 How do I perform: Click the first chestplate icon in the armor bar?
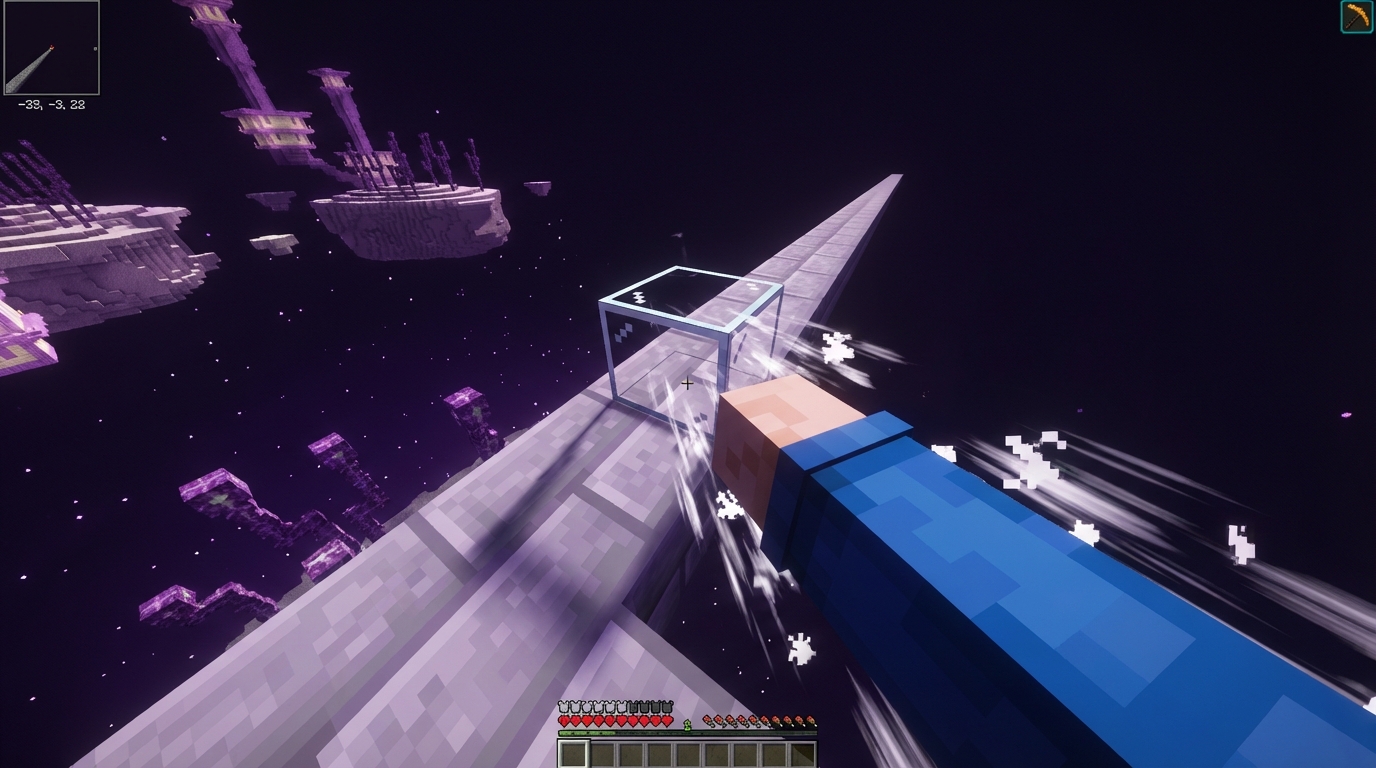click(562, 707)
